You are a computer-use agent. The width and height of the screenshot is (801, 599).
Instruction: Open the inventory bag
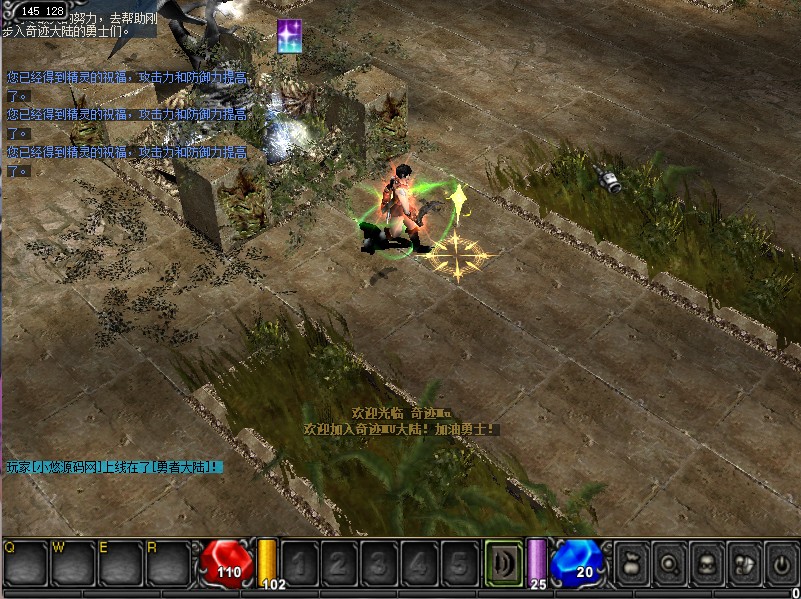[633, 564]
